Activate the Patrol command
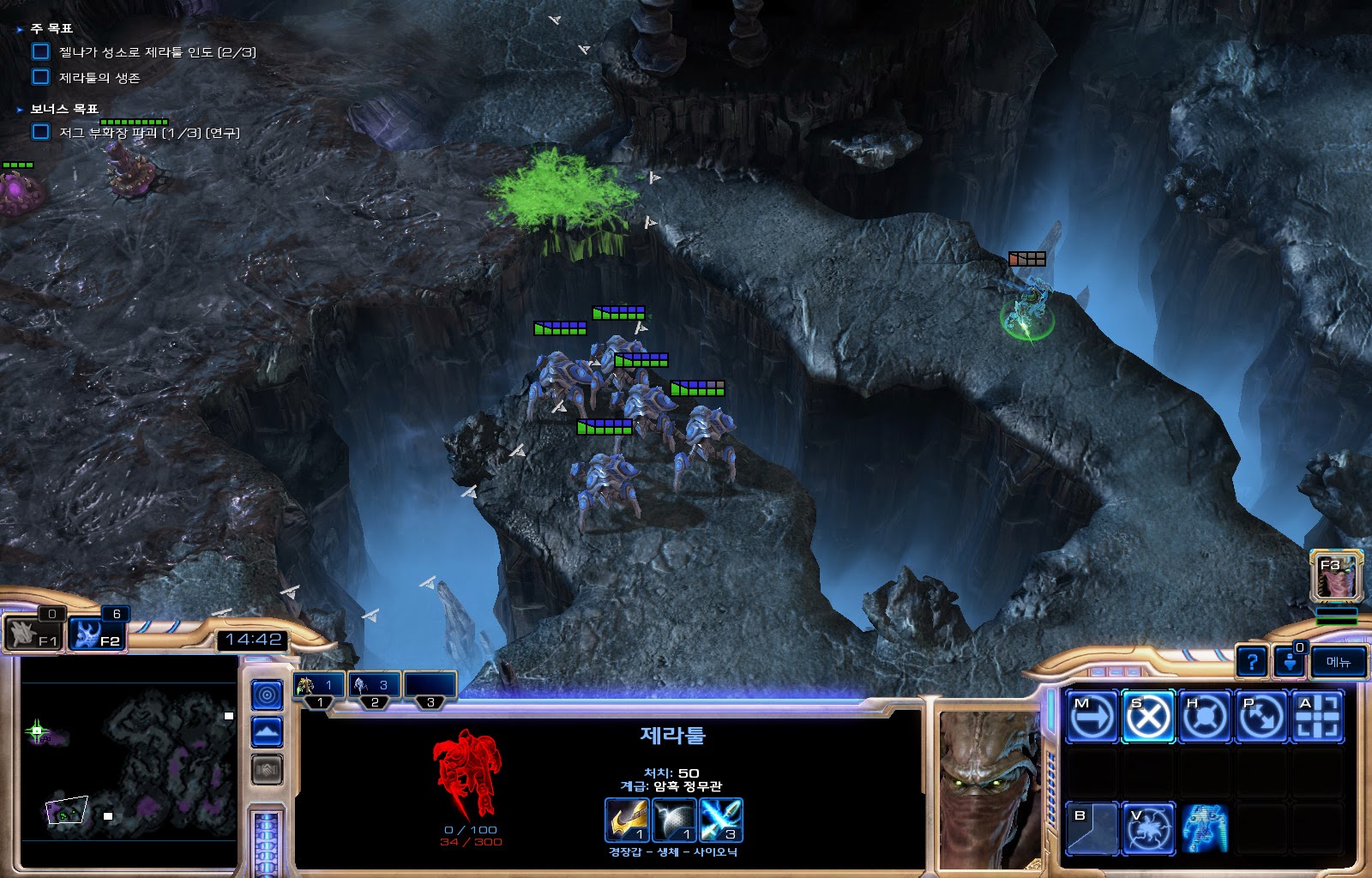This screenshot has width=1372, height=878. [1261, 716]
